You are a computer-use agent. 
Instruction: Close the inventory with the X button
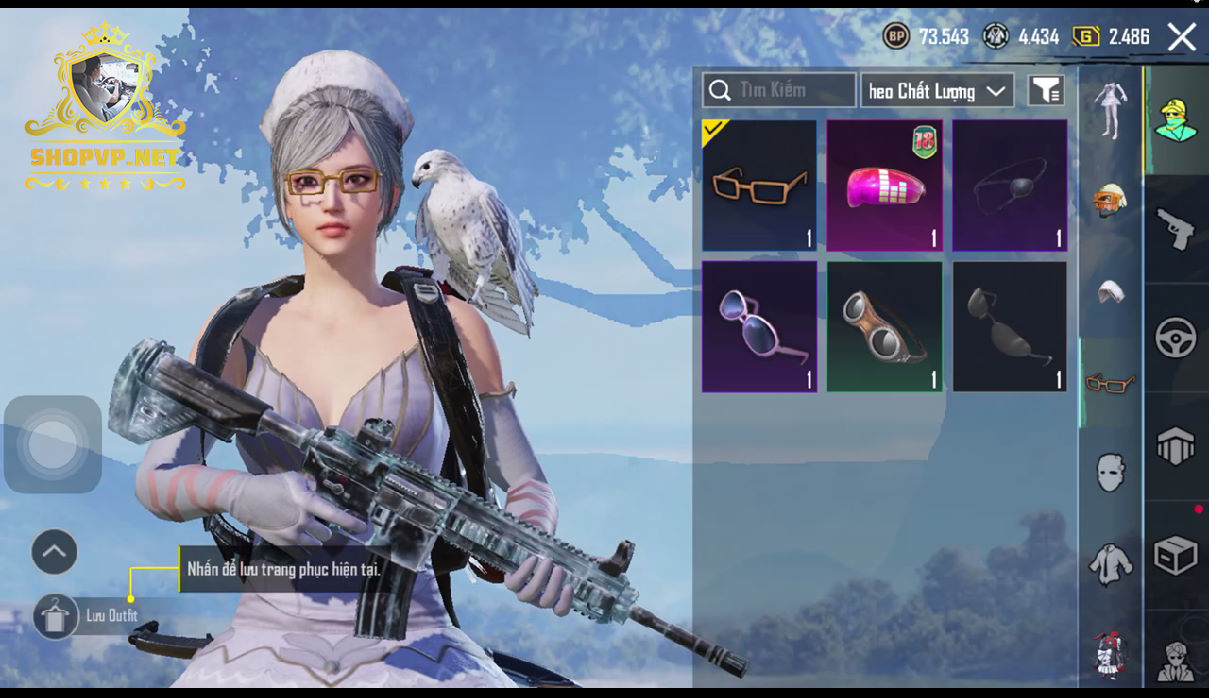click(1182, 37)
